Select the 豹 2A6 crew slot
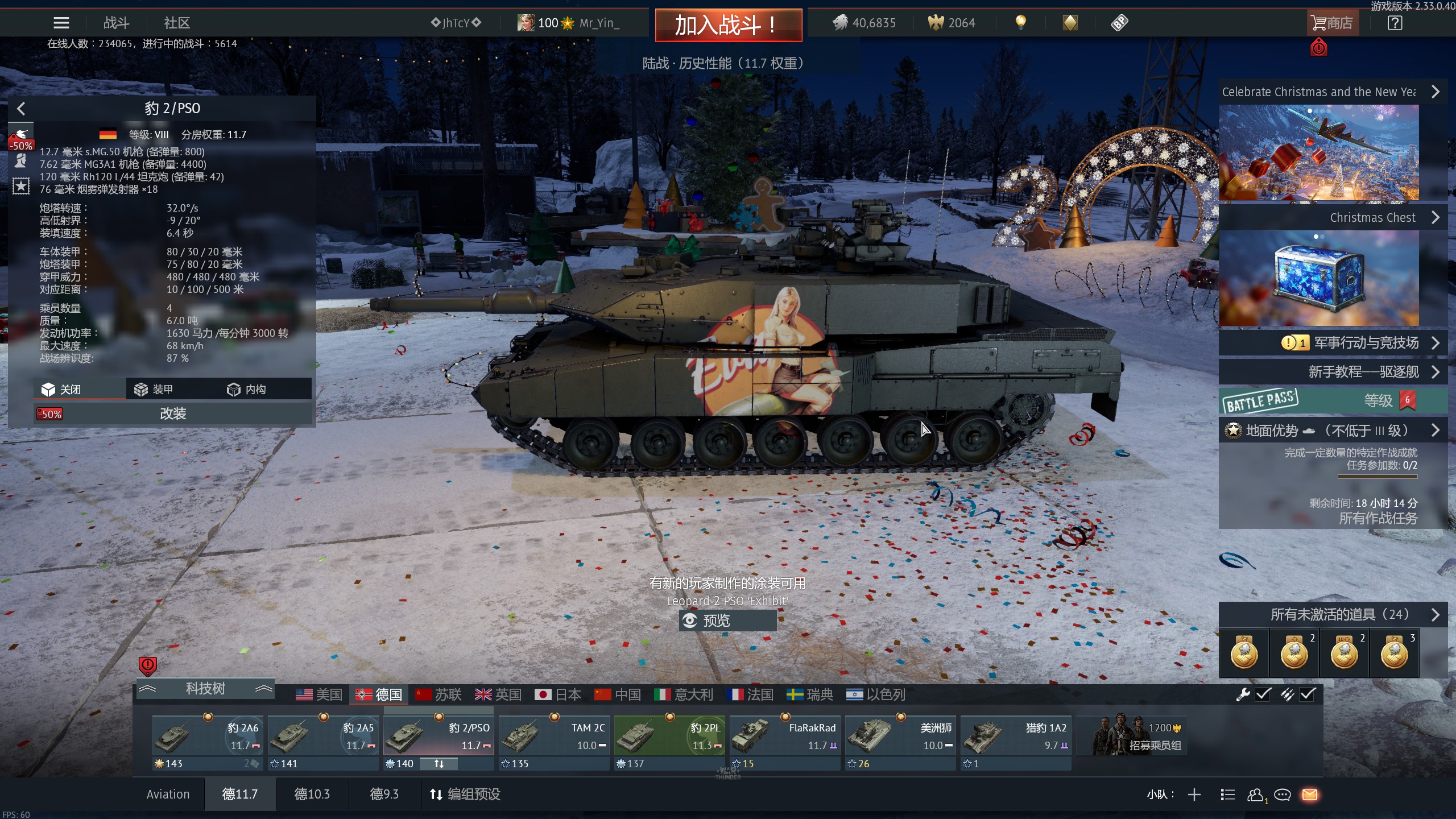 point(208,737)
